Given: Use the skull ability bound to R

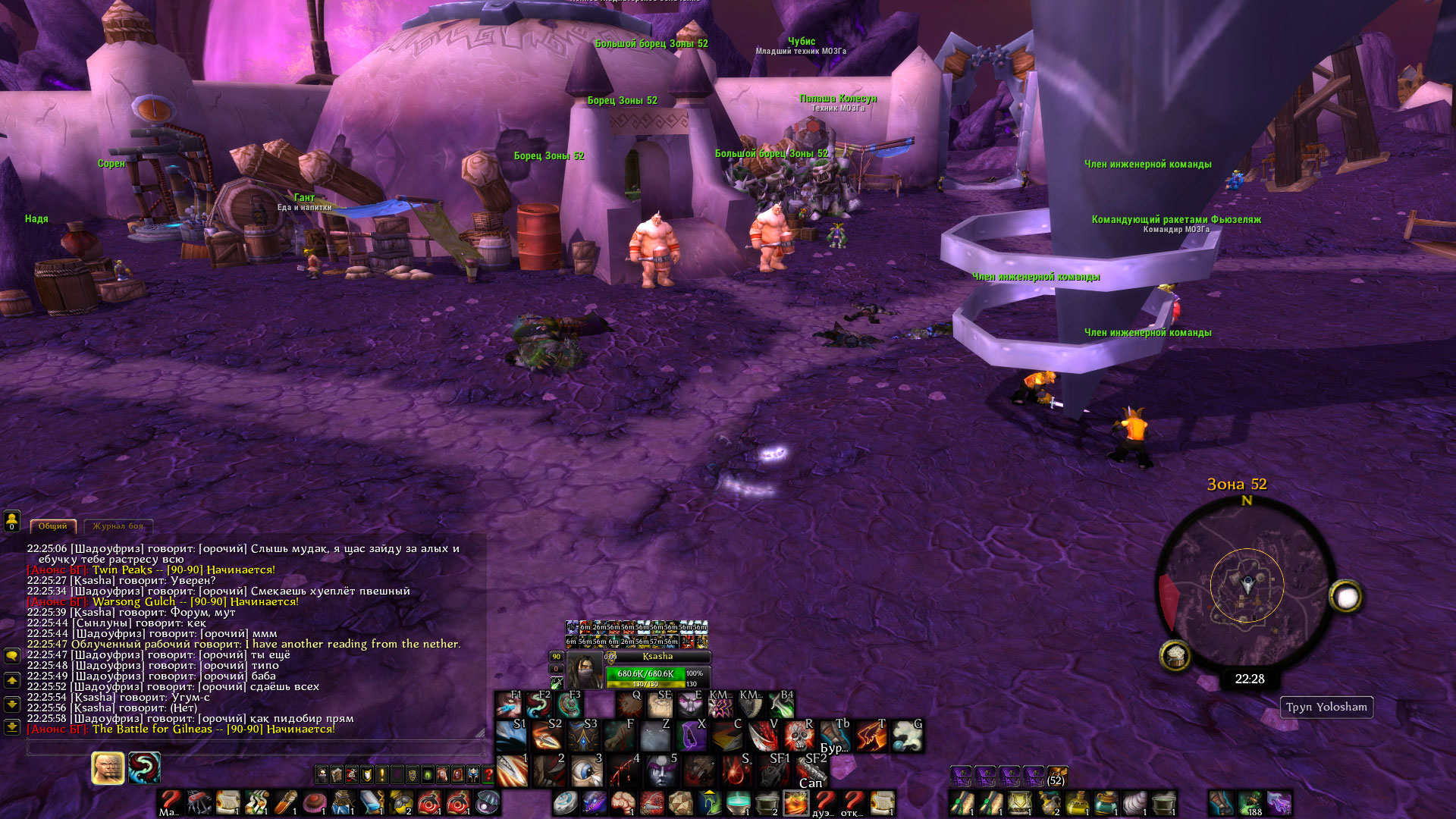Looking at the screenshot, I should [x=798, y=736].
